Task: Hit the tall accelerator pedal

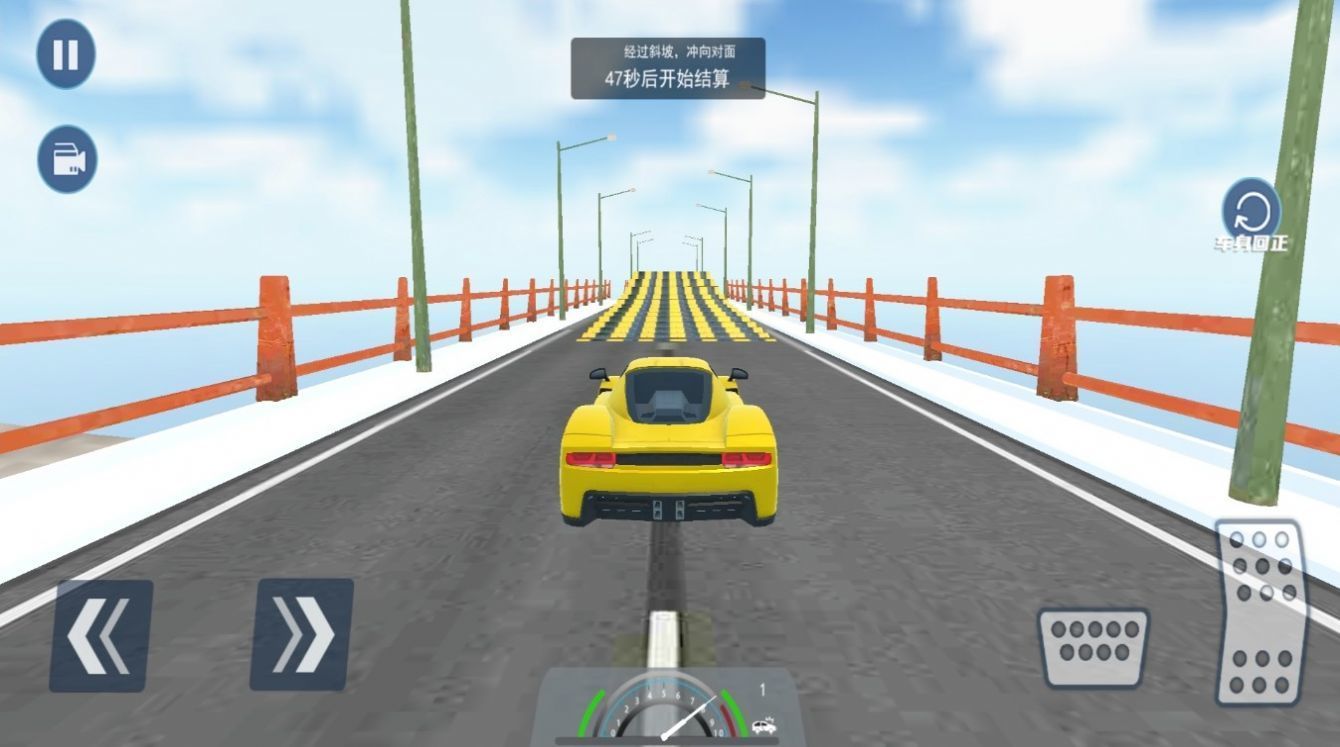Action: [1260, 612]
